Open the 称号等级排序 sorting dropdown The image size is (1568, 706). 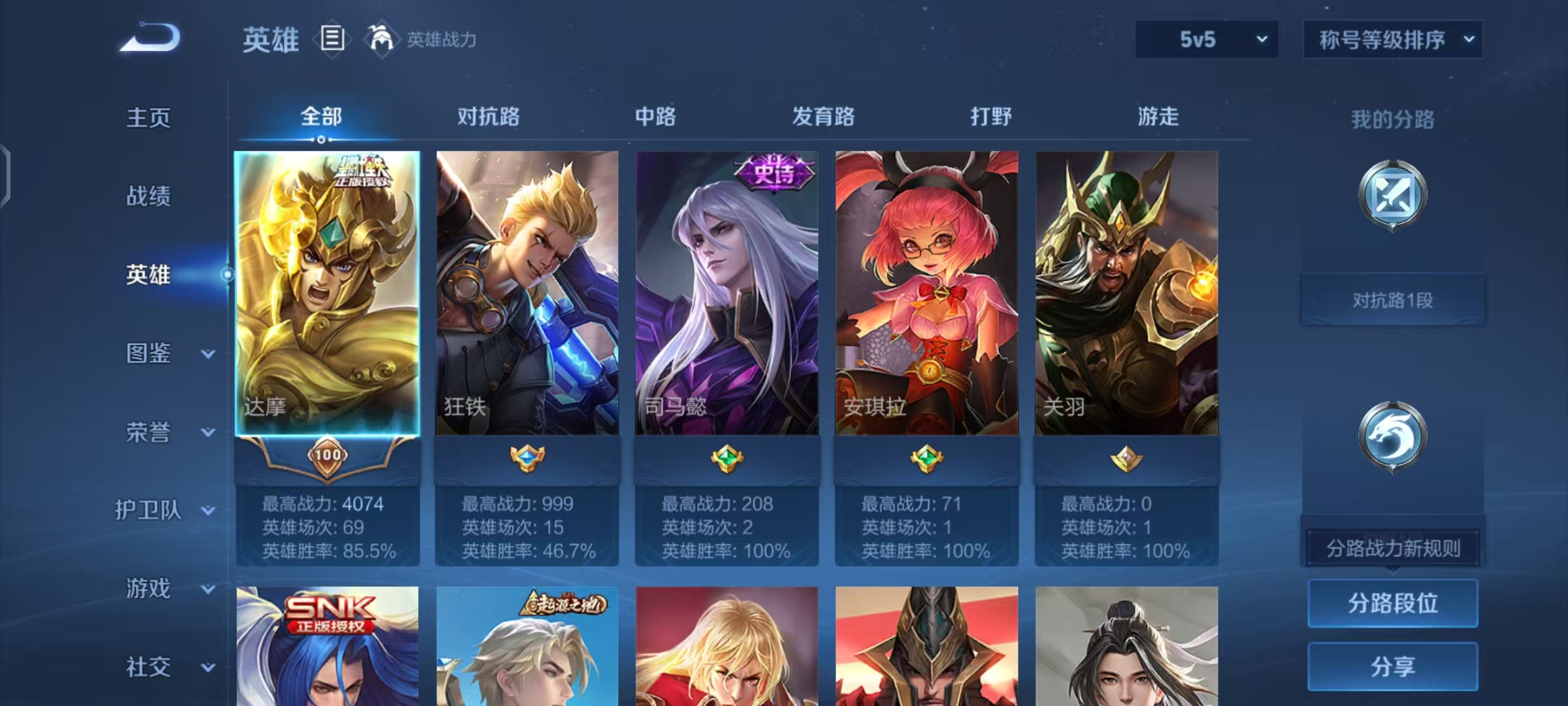pos(1393,39)
